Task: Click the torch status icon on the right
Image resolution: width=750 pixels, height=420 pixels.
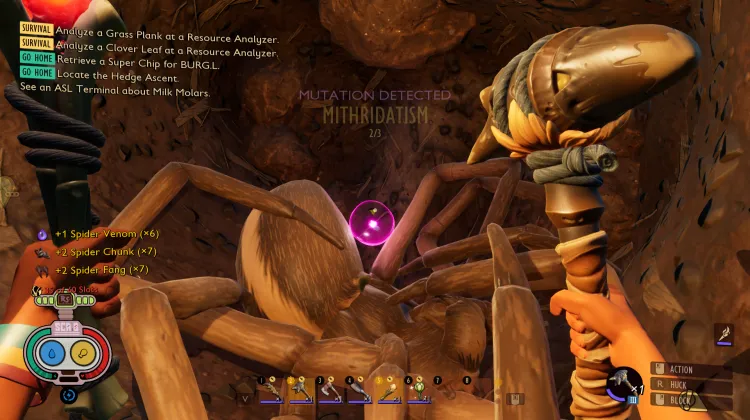Action: (x=723, y=335)
